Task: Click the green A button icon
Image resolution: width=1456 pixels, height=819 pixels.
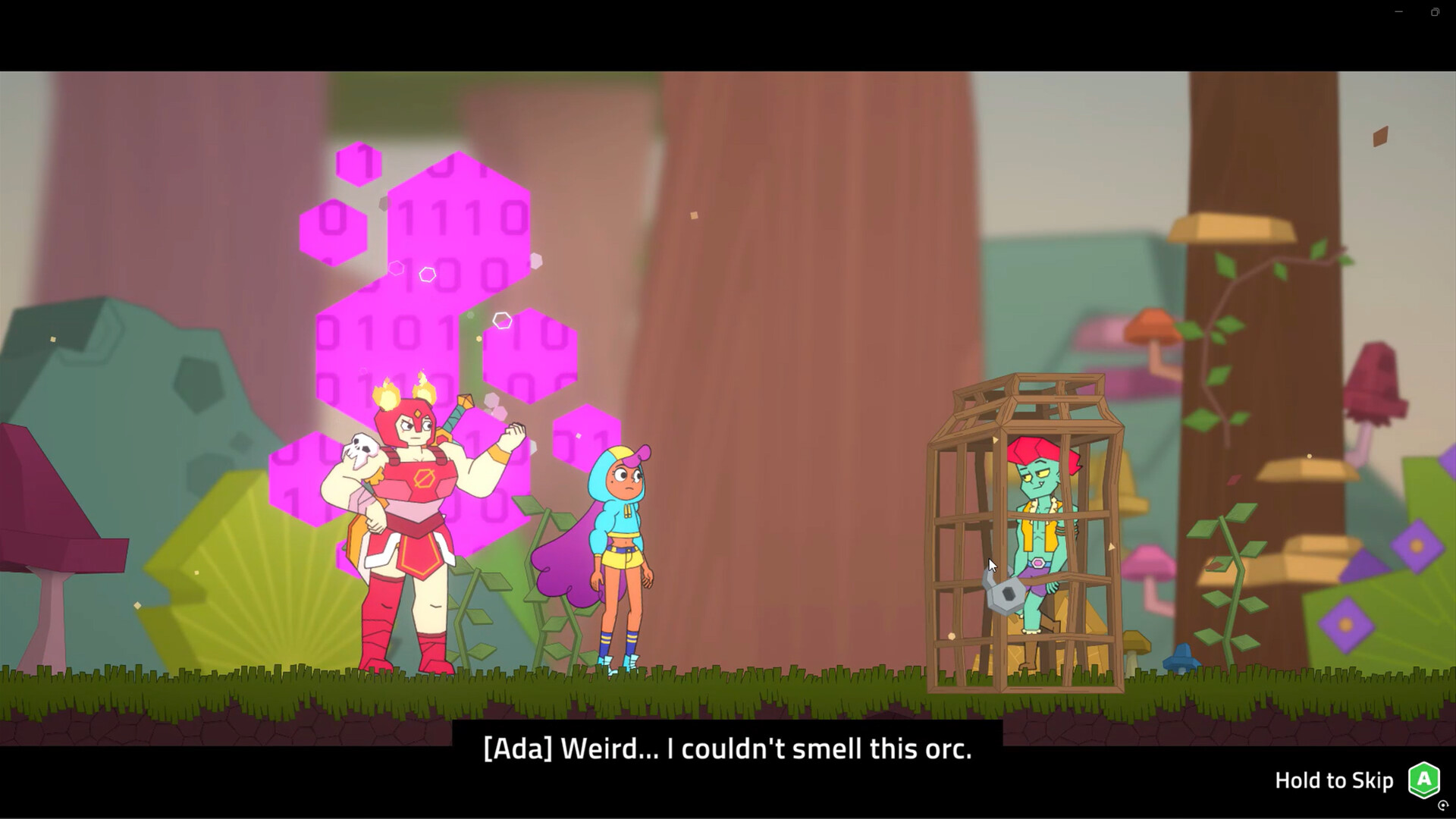Action: [1423, 779]
